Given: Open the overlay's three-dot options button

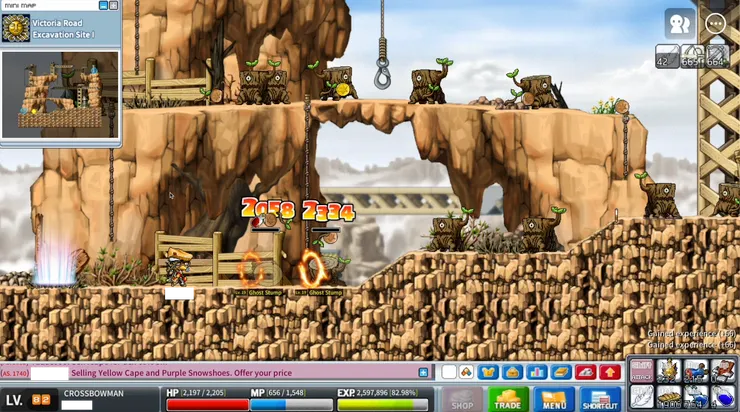Looking at the screenshot, I should point(715,23).
